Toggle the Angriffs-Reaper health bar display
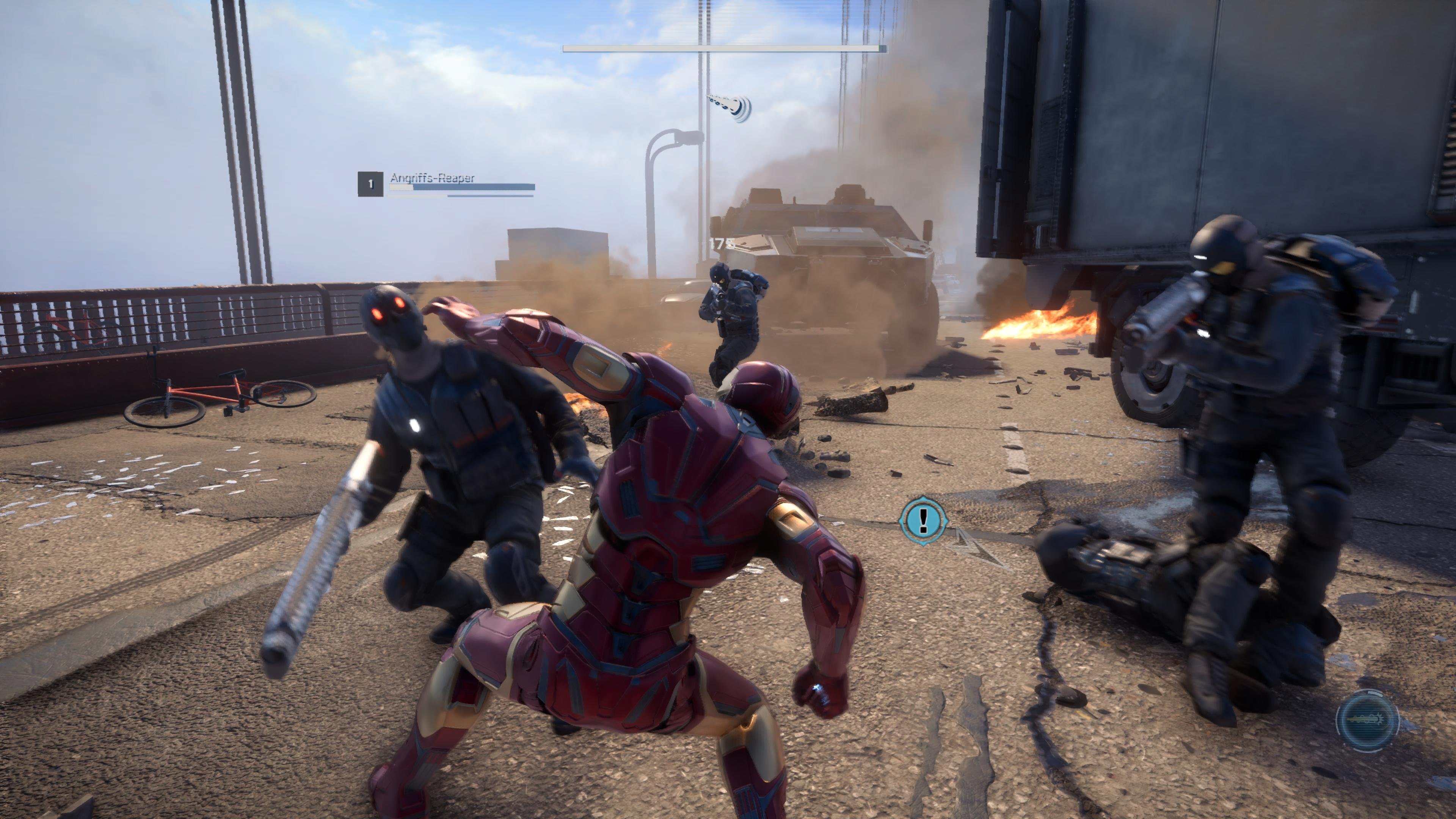 pyautogui.click(x=462, y=188)
